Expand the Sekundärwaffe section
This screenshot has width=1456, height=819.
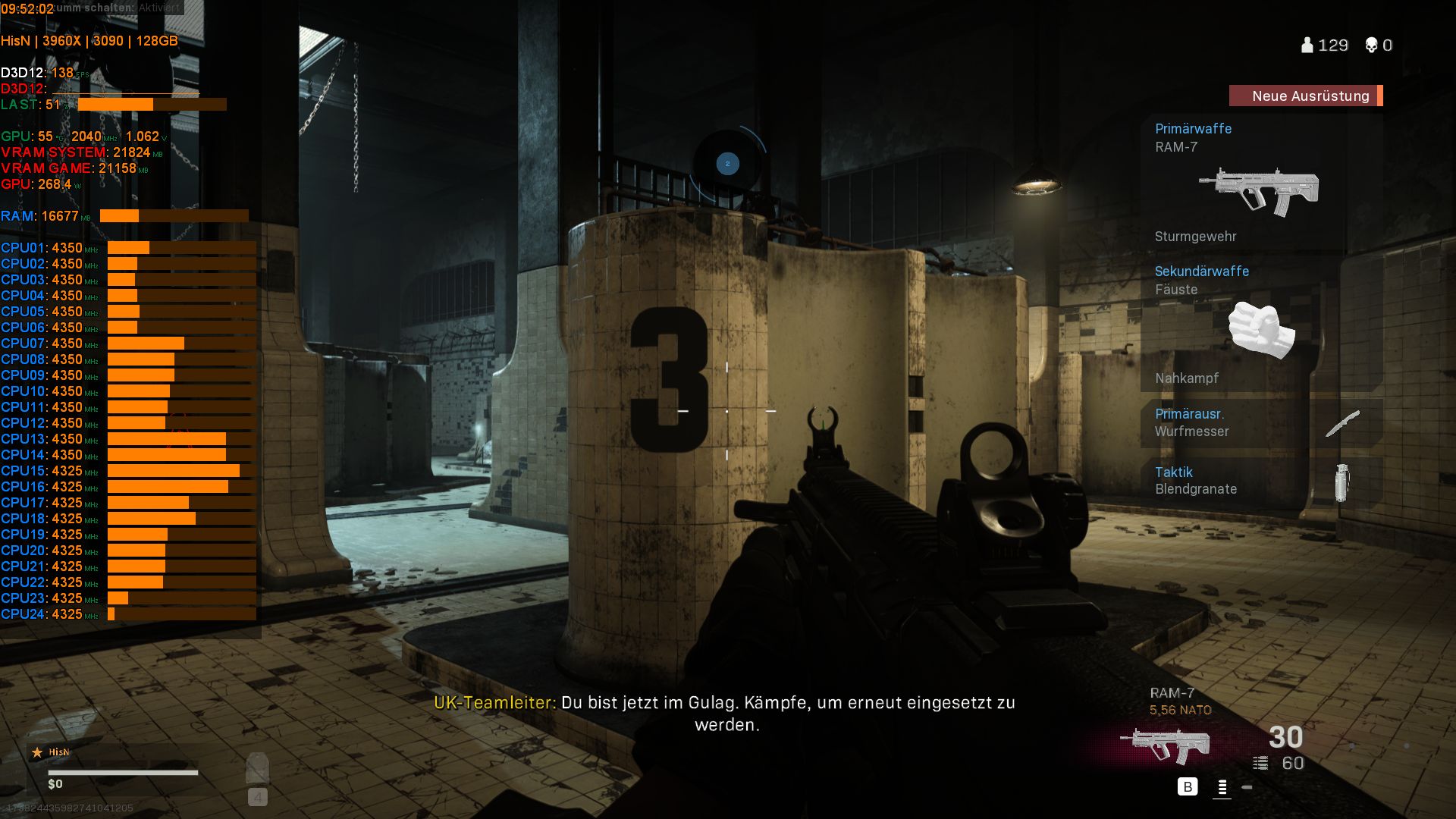point(1202,271)
